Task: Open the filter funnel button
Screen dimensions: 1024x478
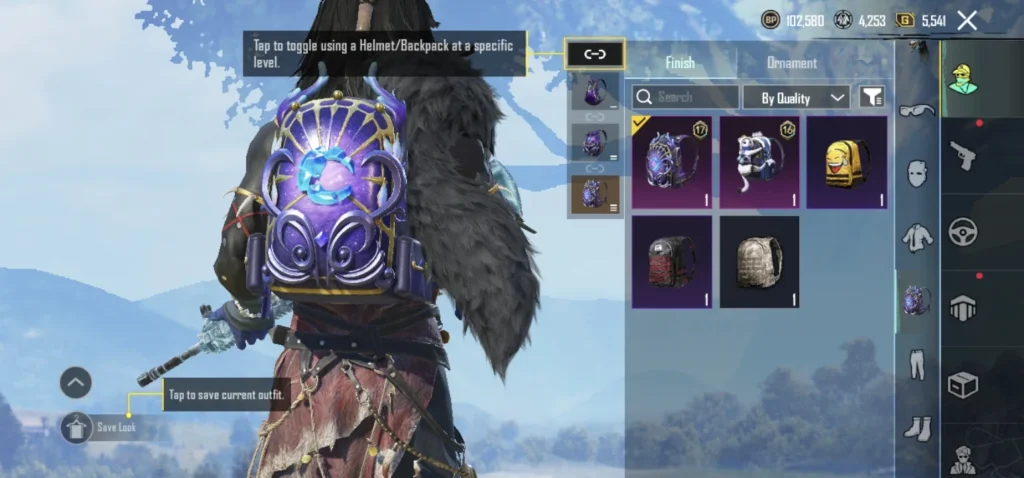Action: click(x=872, y=97)
